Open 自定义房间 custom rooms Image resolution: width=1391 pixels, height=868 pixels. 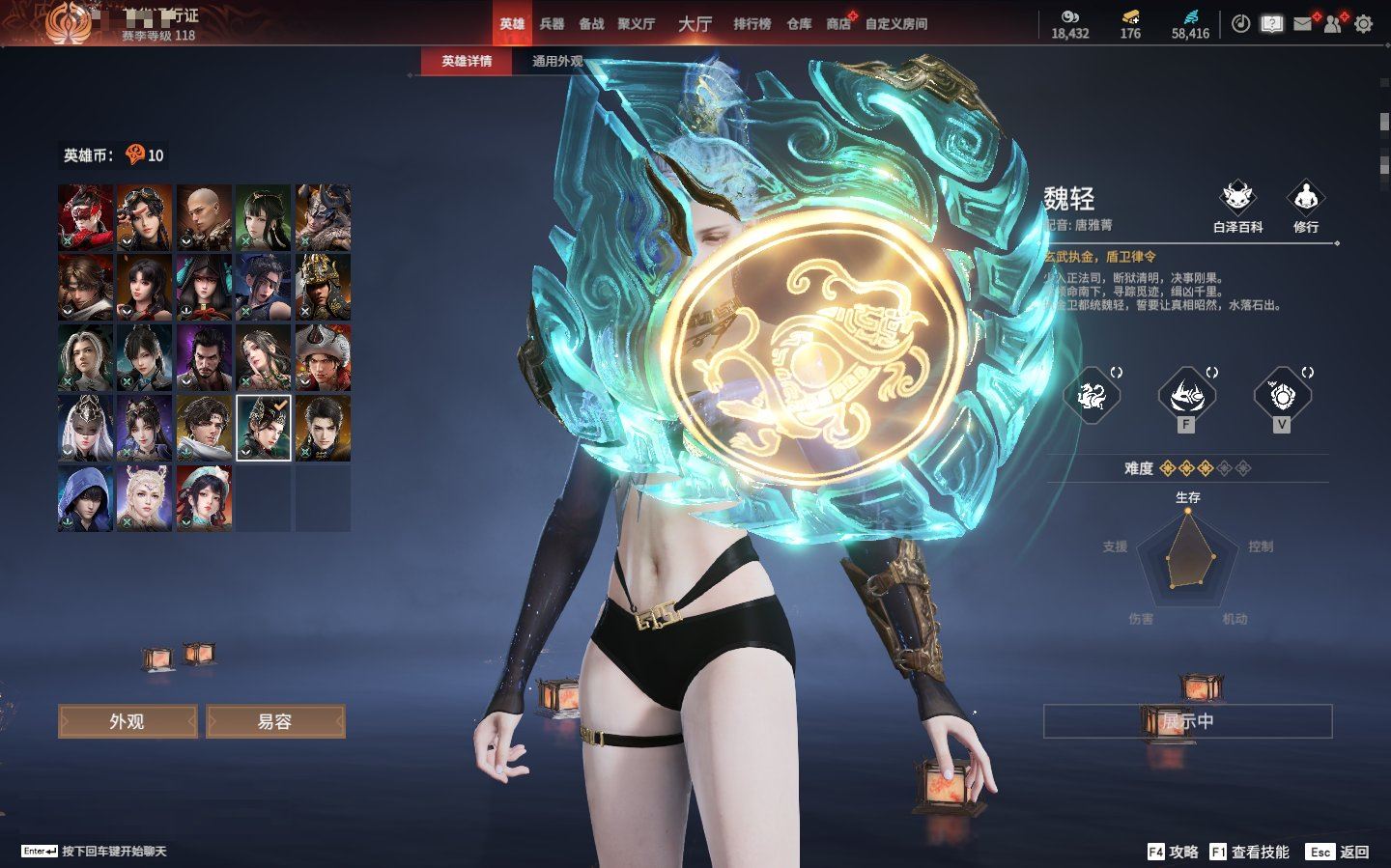895,24
